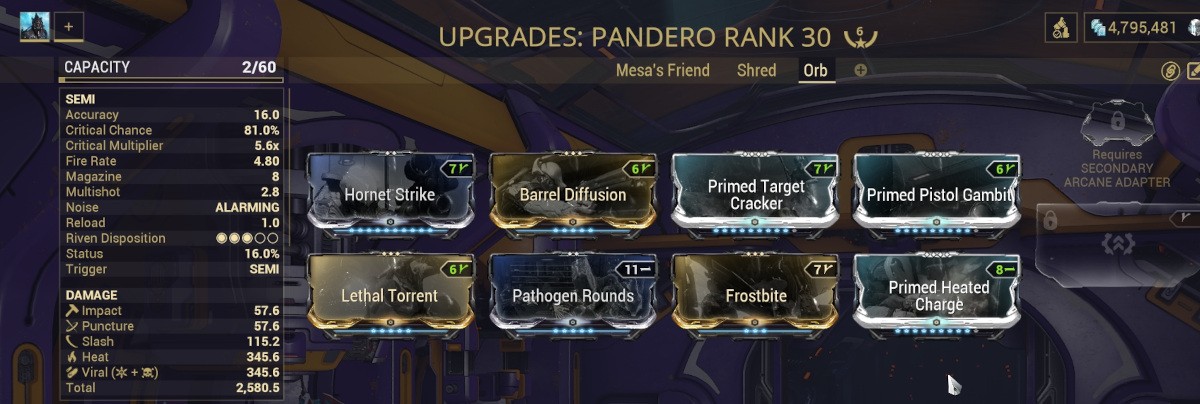Viewport: 1200px width, 404px height.
Task: Add a new config with the plus circle
Action: coord(861,71)
